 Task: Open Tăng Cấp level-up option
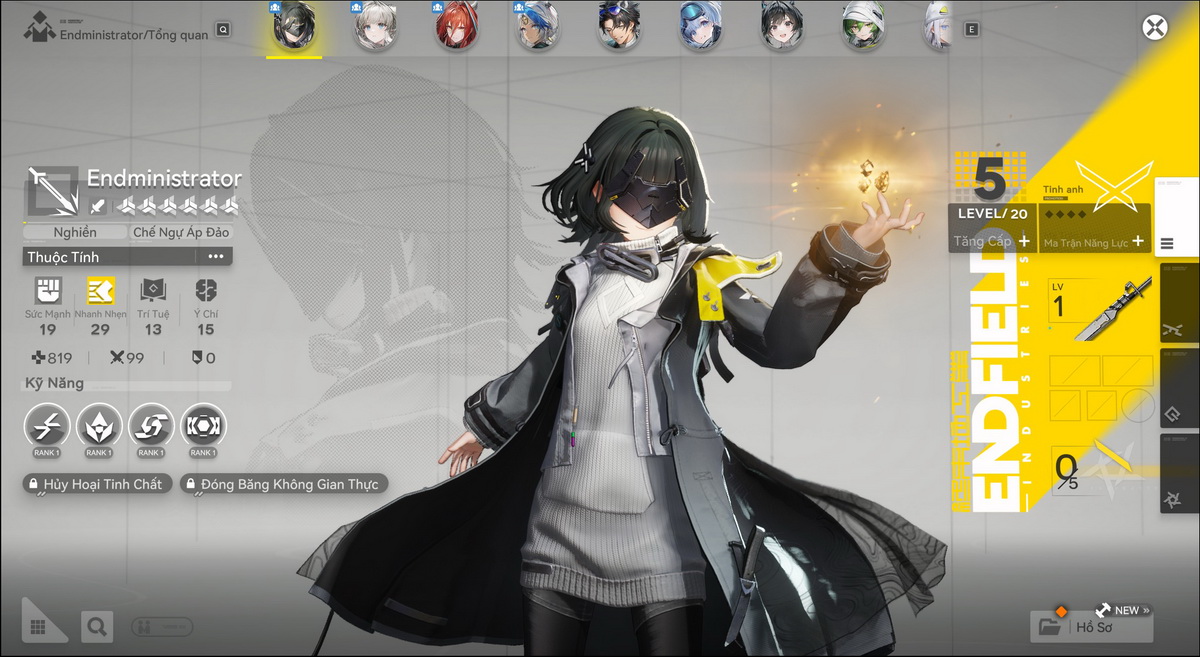point(992,241)
